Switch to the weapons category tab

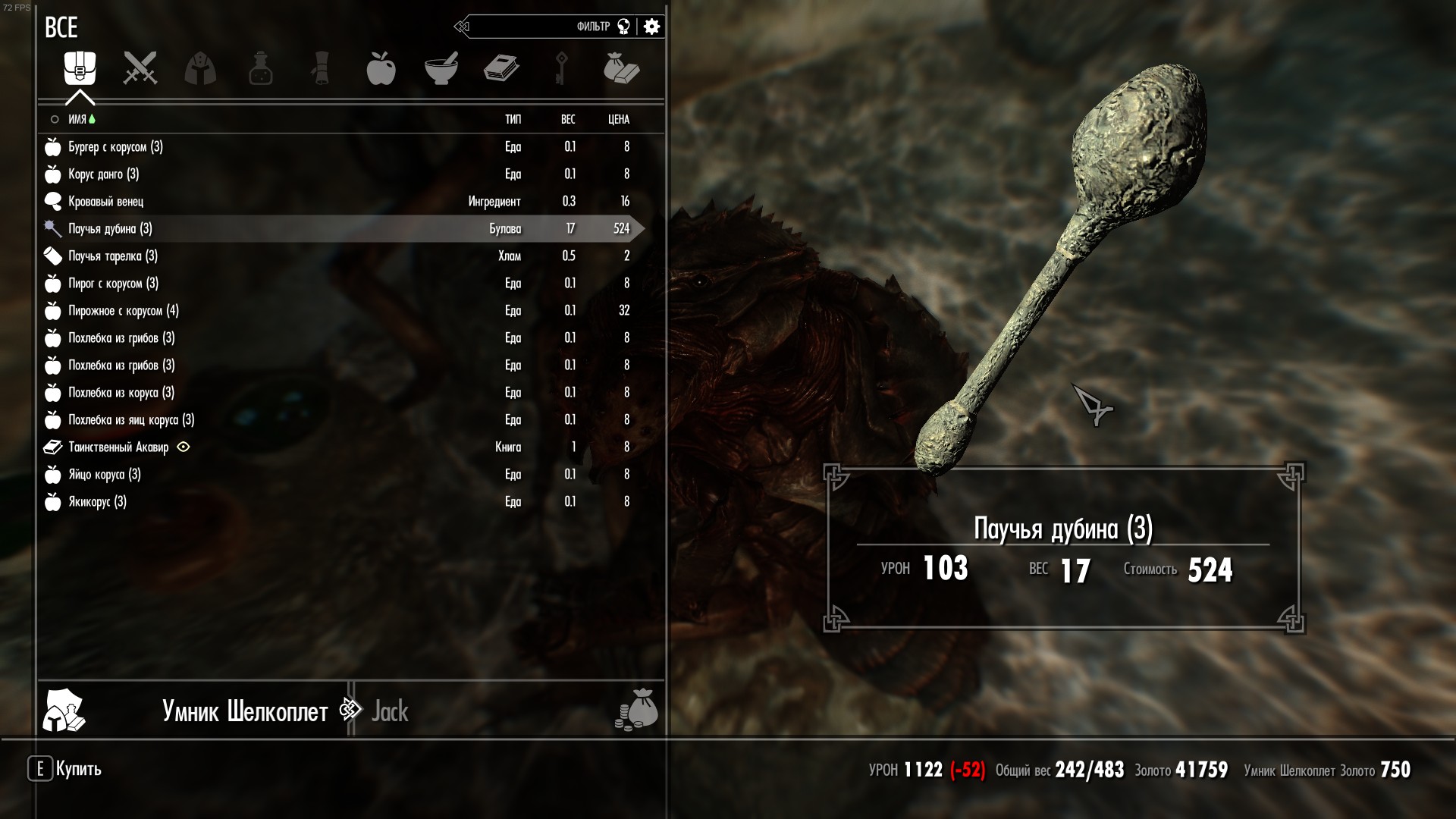(140, 68)
